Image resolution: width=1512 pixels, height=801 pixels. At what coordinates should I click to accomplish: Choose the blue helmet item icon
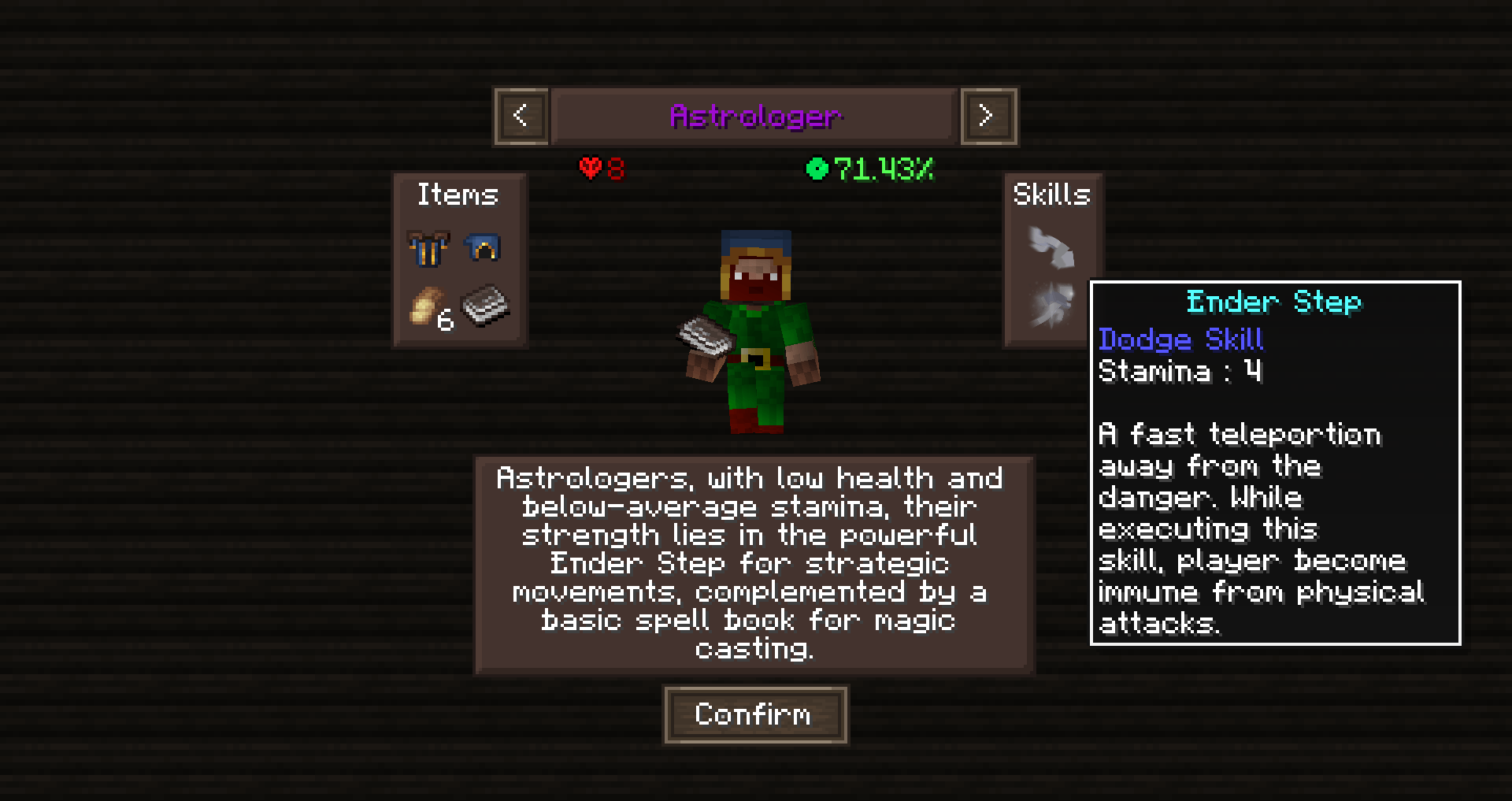483,249
